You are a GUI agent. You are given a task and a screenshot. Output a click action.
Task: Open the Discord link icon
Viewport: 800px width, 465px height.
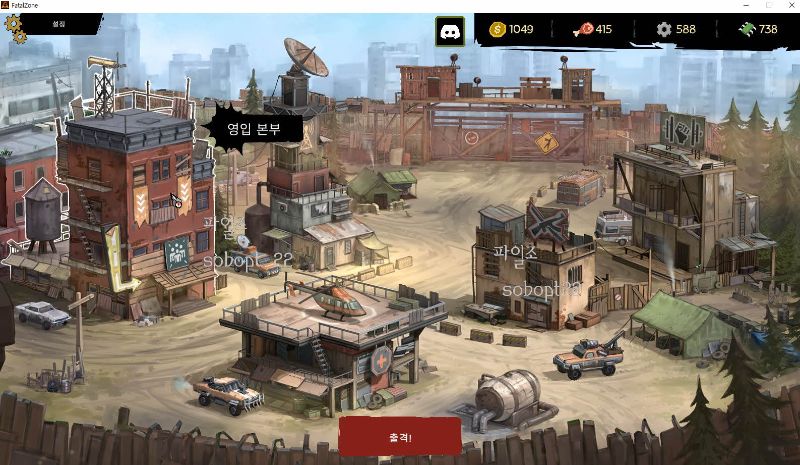(x=449, y=30)
